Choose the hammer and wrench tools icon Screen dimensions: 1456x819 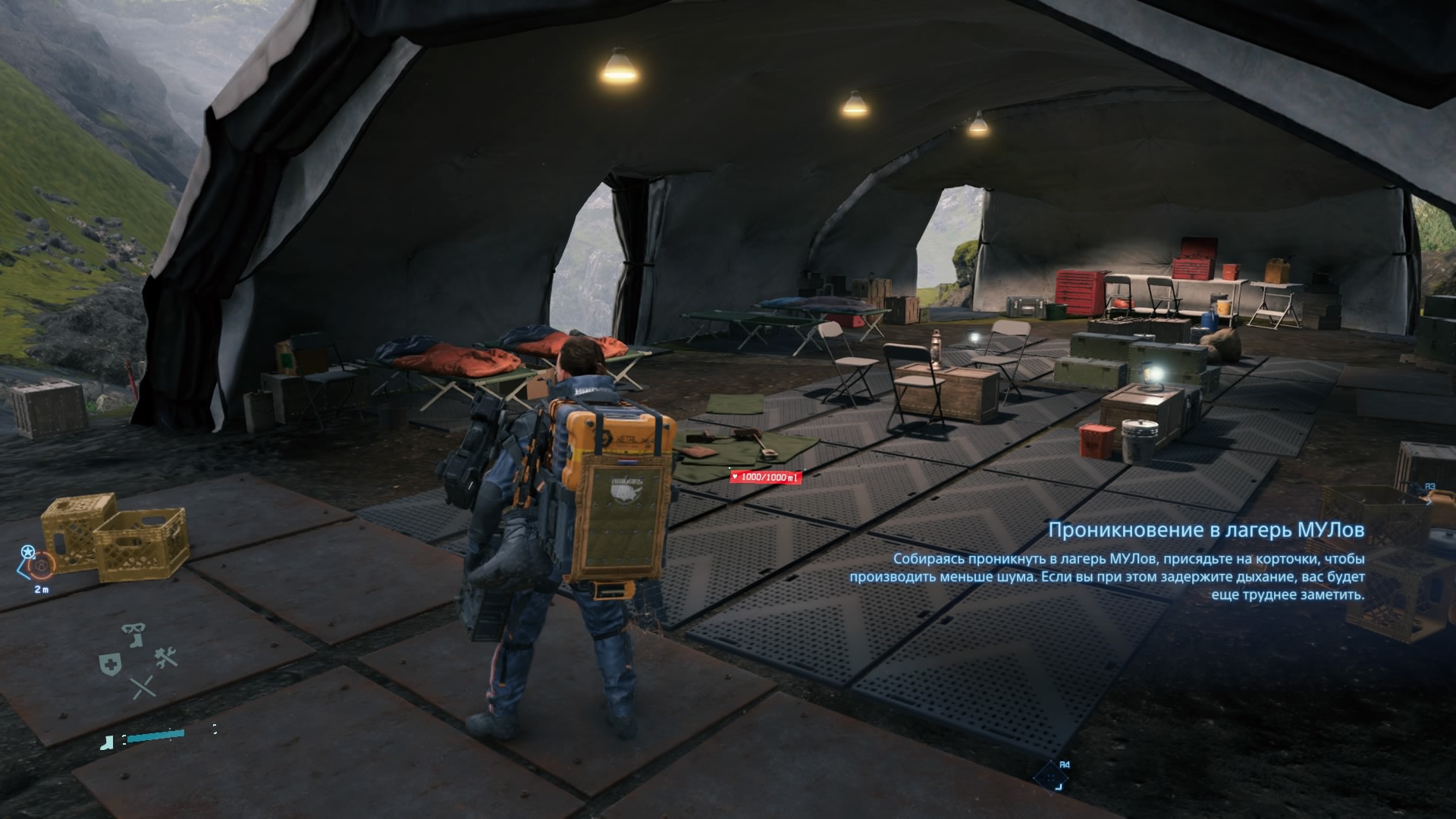click(x=166, y=657)
